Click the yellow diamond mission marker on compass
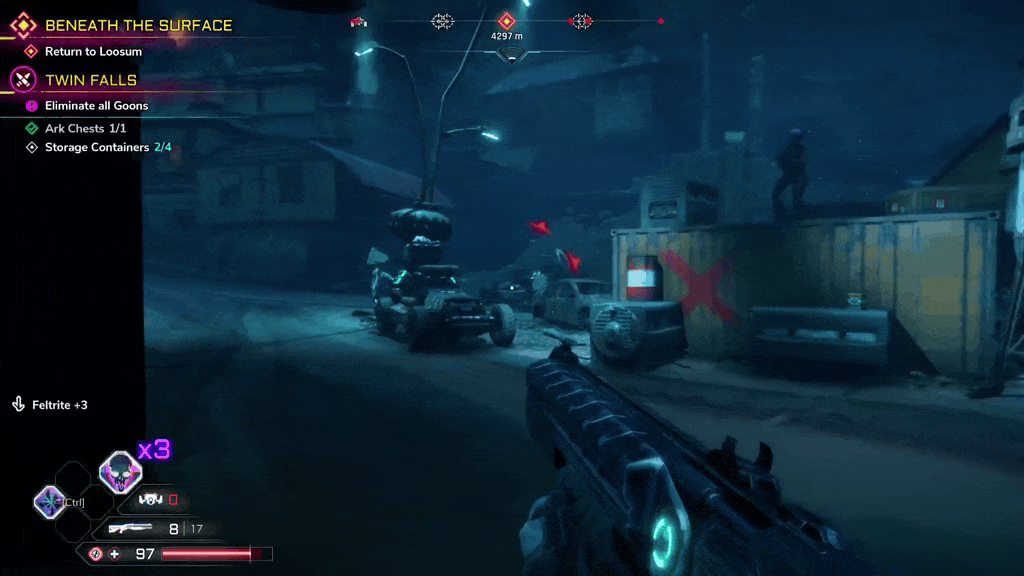This screenshot has width=1024, height=576. coord(507,21)
